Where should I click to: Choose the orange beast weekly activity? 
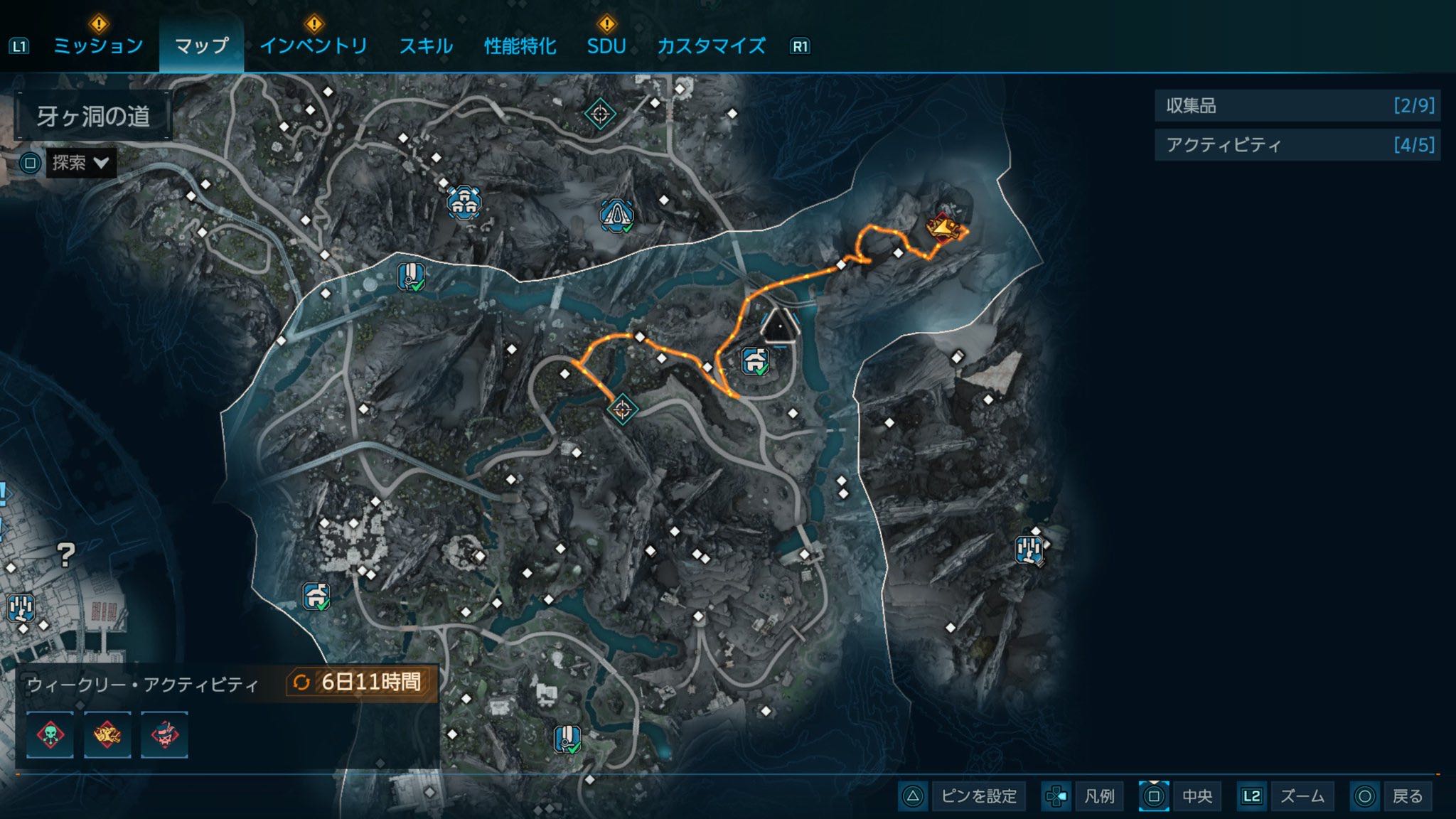click(x=107, y=734)
